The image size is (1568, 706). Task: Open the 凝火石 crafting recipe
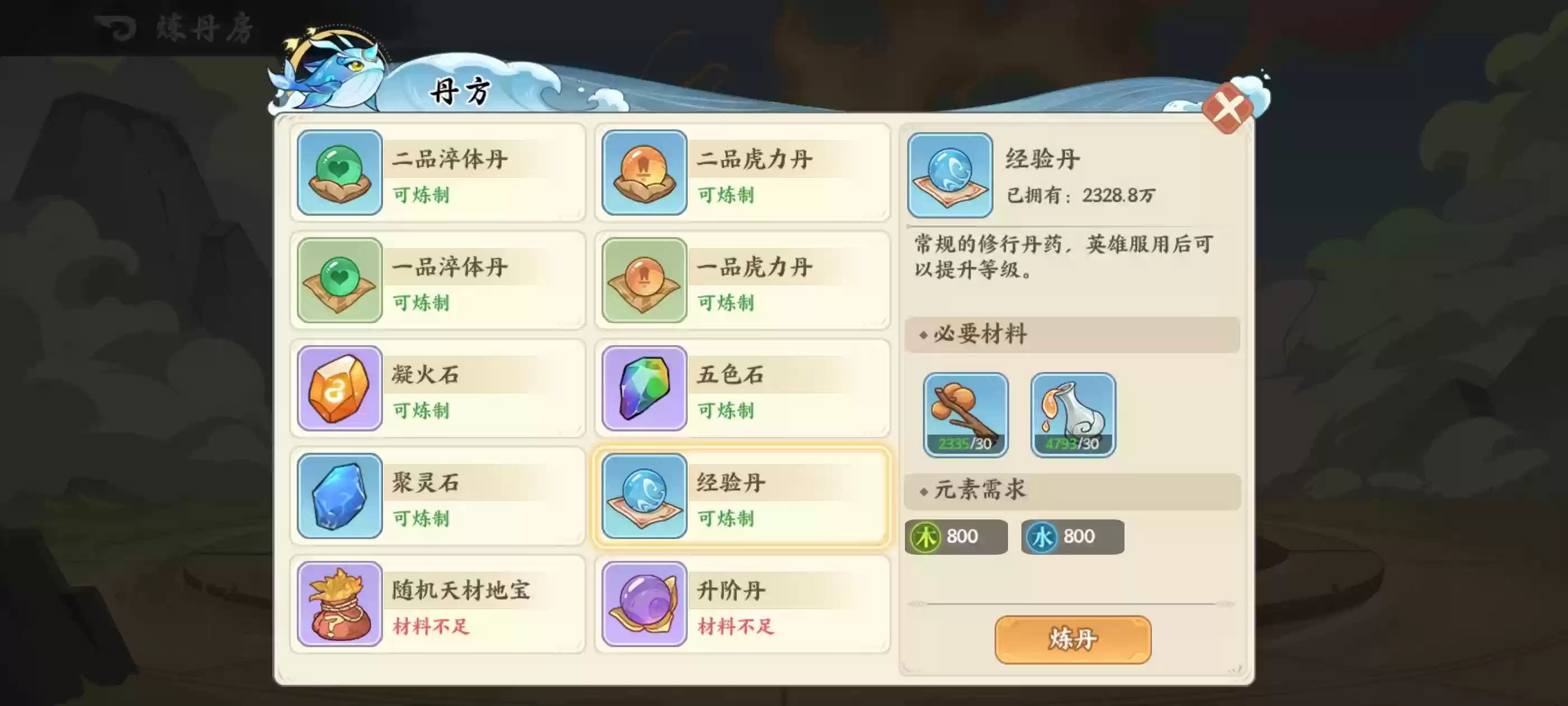pyautogui.click(x=437, y=389)
